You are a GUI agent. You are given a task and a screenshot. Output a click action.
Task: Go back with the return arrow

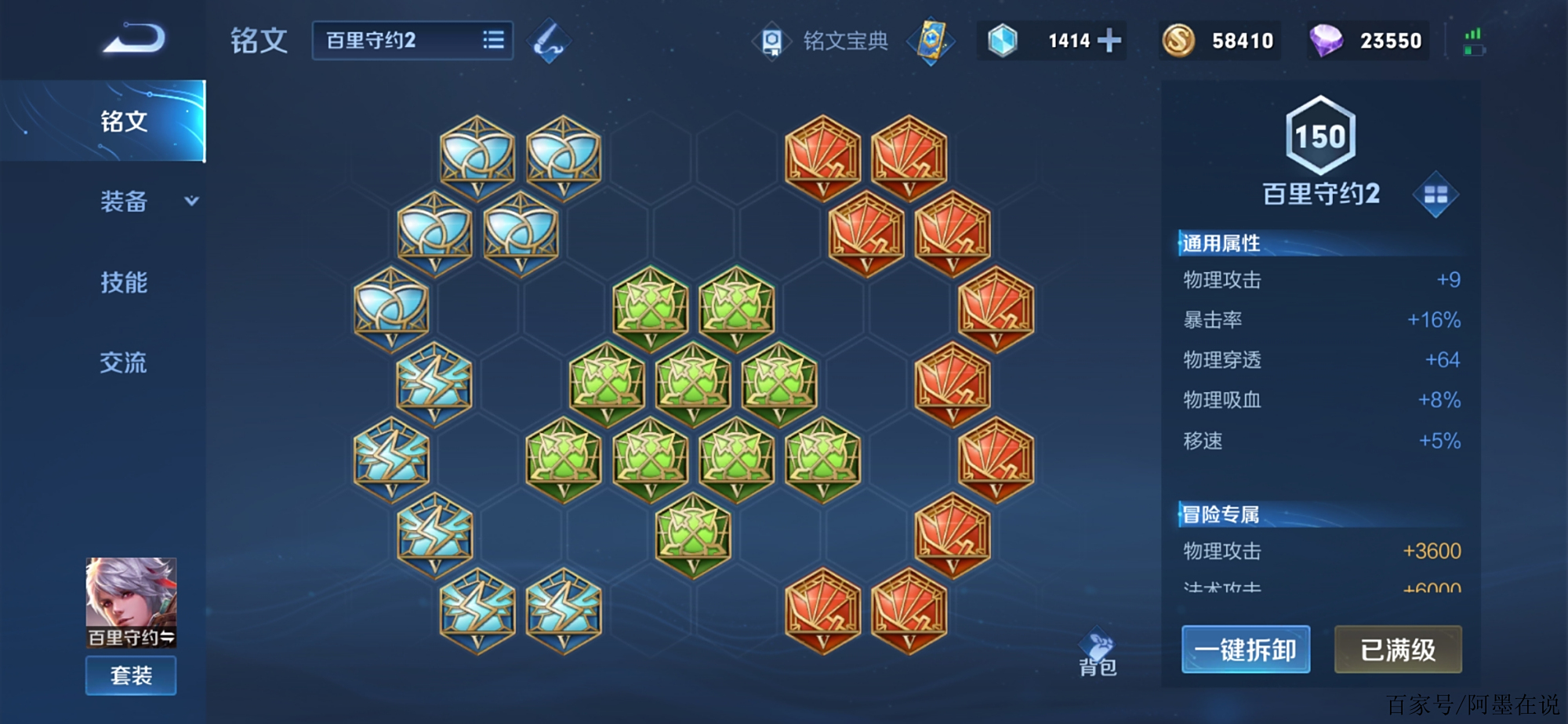click(x=134, y=39)
